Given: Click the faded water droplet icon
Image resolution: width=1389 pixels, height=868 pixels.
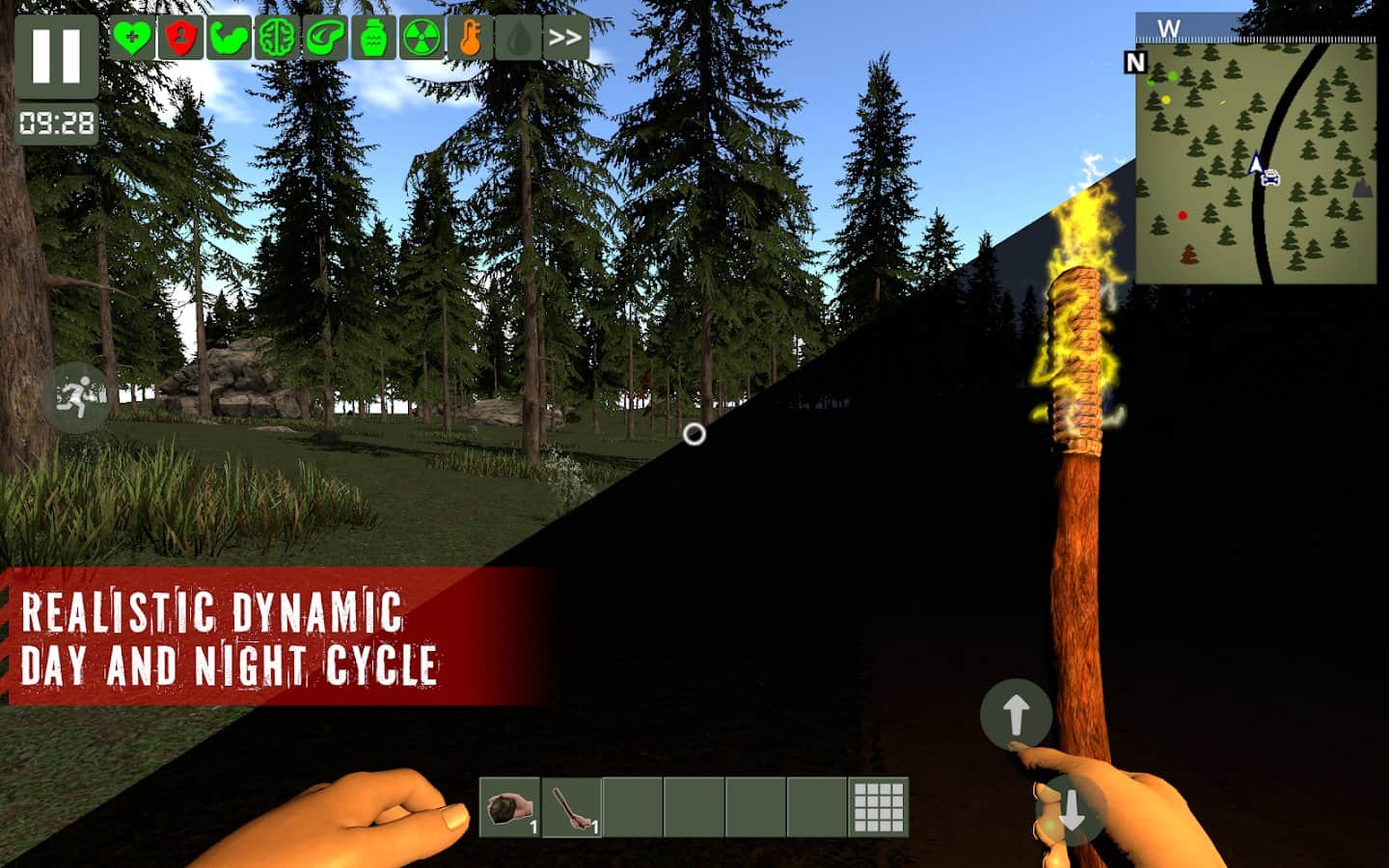Looking at the screenshot, I should [518, 39].
